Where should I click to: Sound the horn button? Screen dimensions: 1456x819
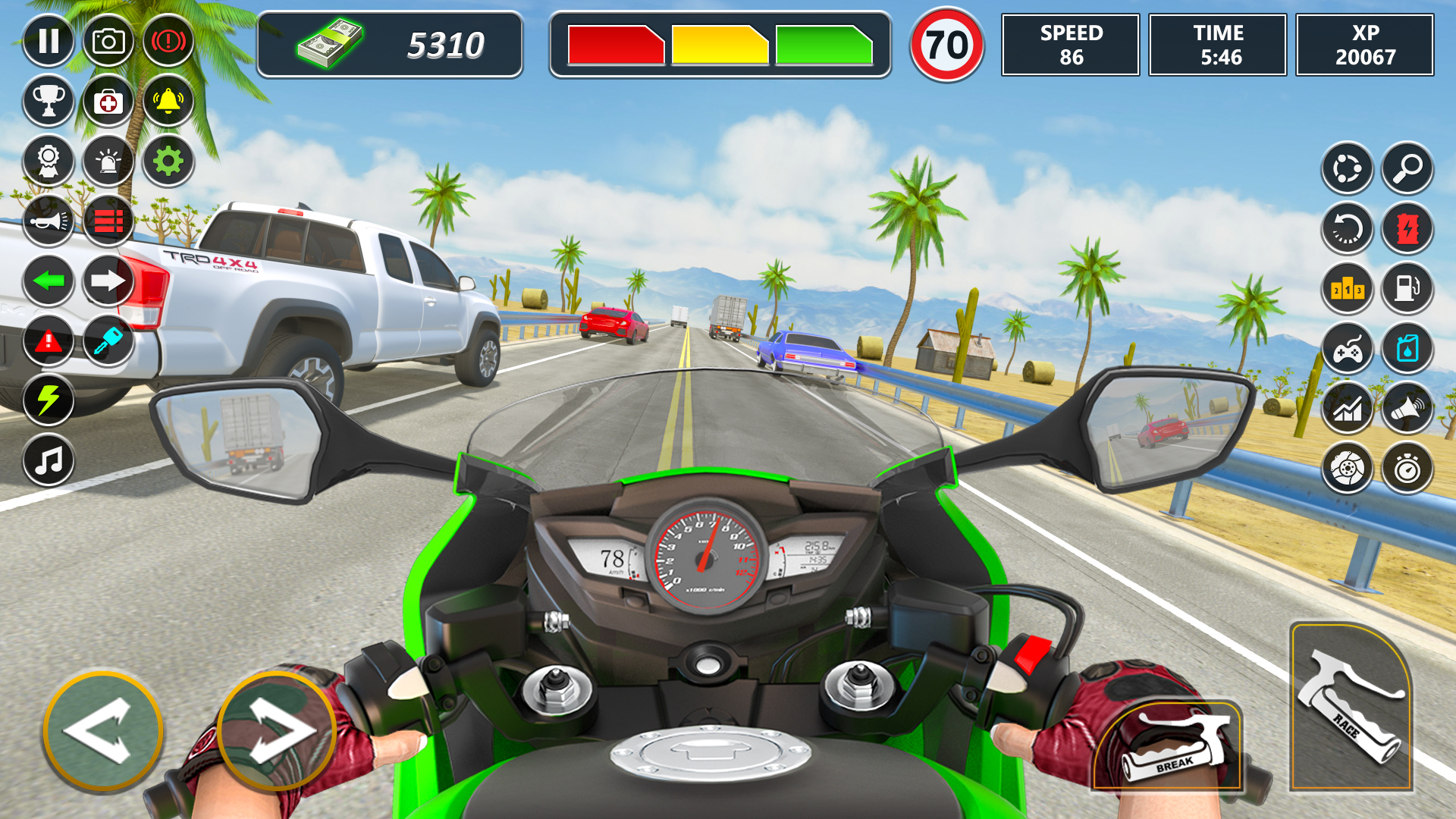[x=49, y=221]
